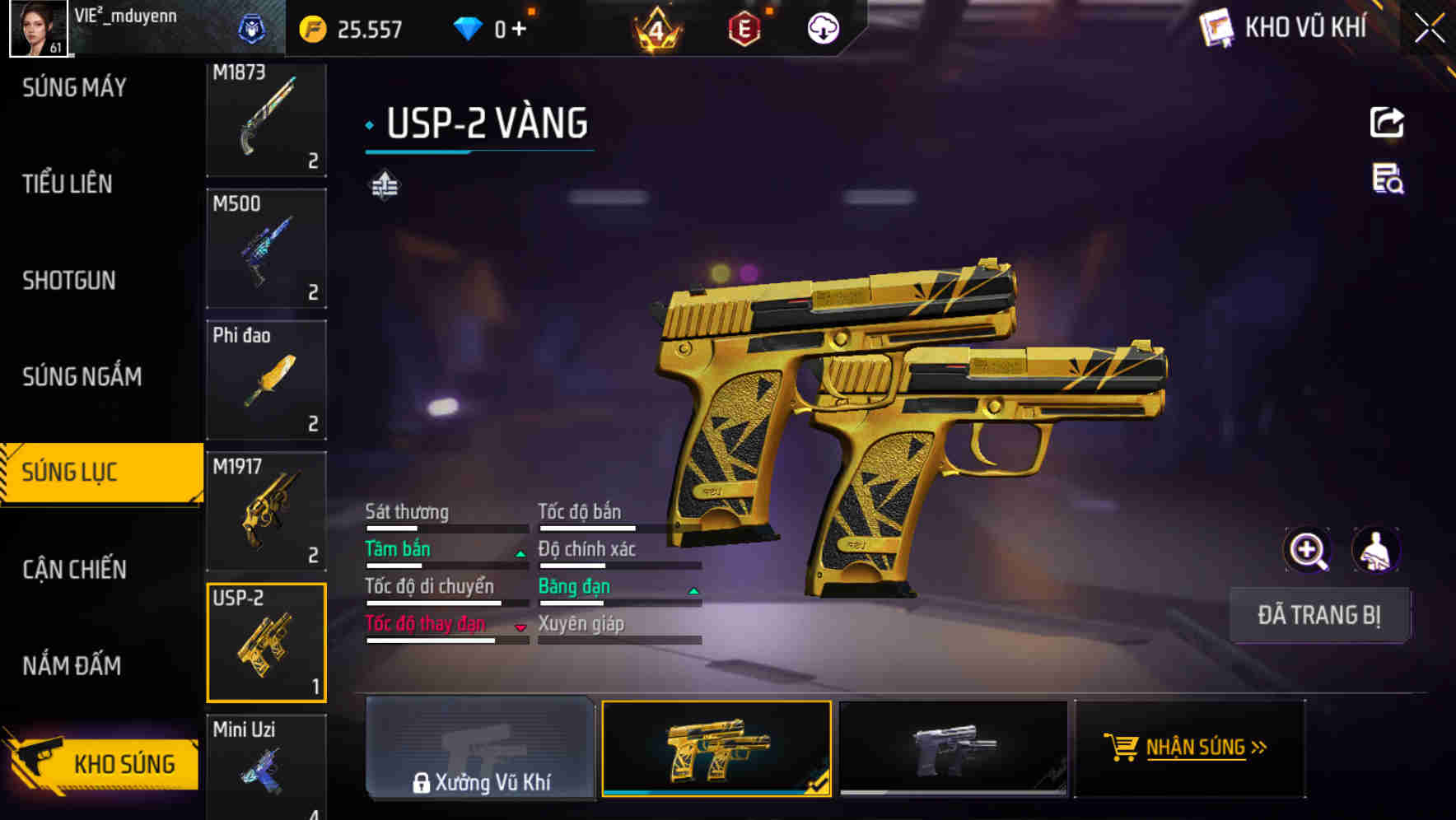The height and width of the screenshot is (820, 1456).
Task: Click the share weapon icon
Action: click(1388, 122)
